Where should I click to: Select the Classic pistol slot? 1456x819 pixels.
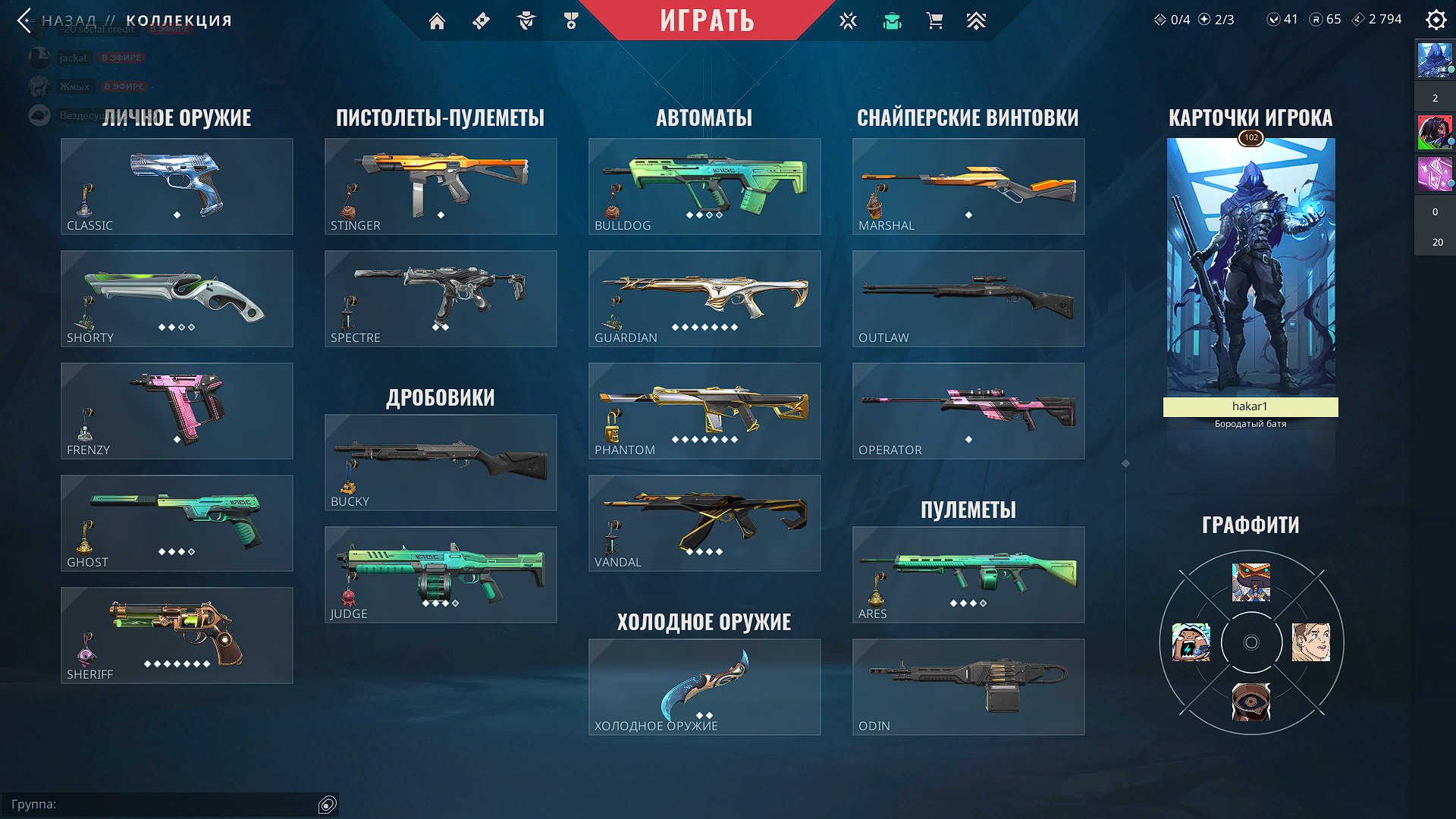177,187
